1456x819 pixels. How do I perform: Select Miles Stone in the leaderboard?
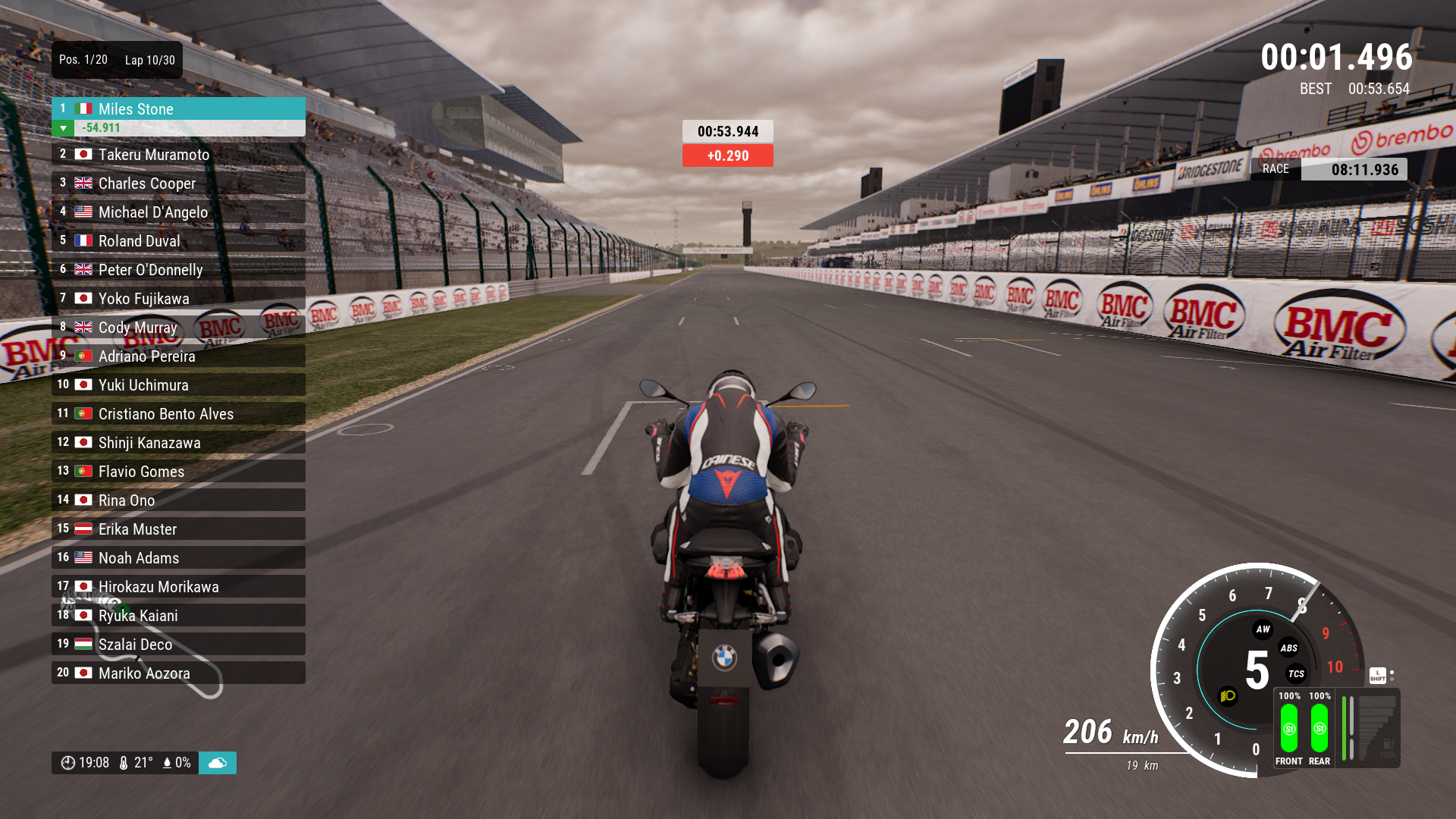178,109
